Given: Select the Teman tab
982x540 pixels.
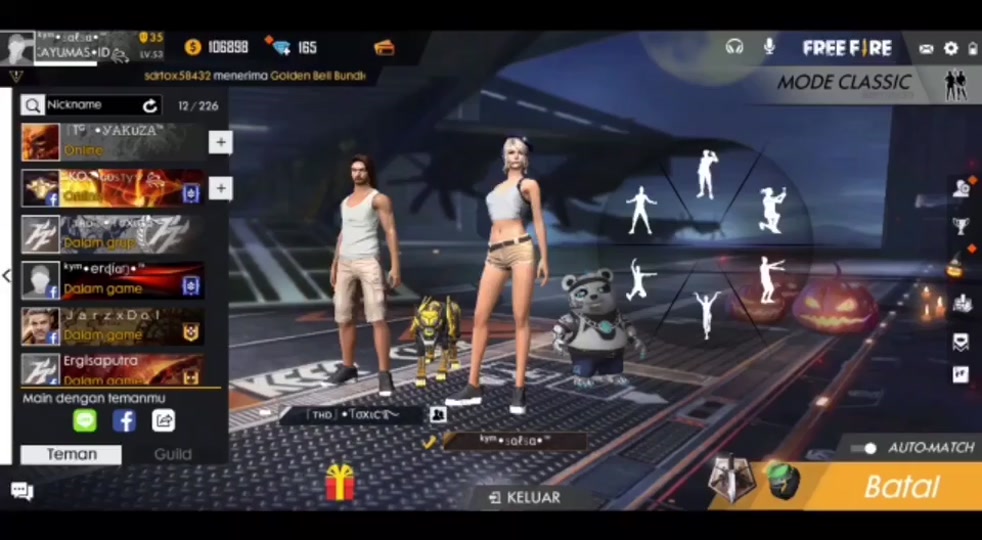Looking at the screenshot, I should click(x=72, y=454).
